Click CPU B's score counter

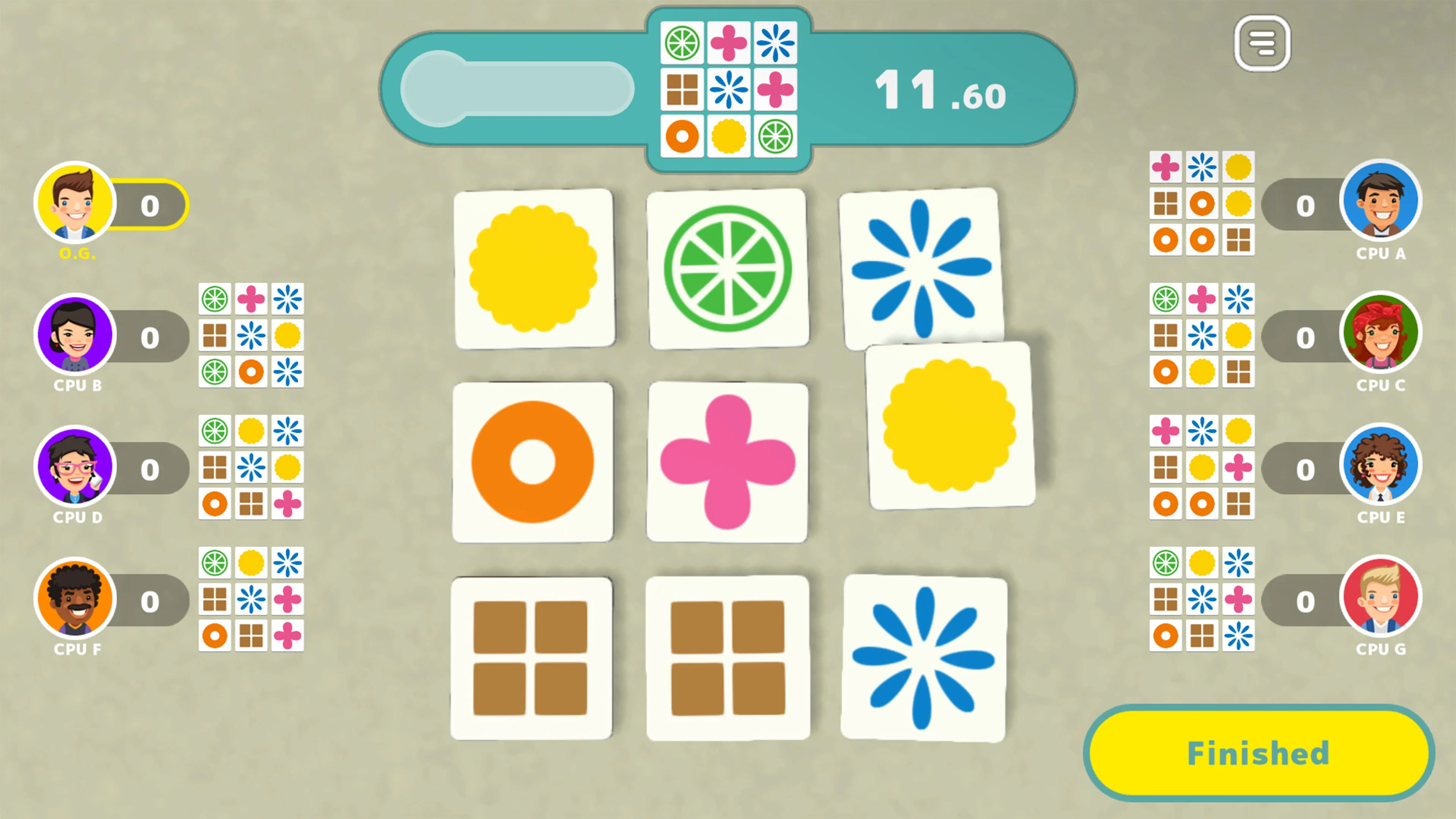click(150, 337)
